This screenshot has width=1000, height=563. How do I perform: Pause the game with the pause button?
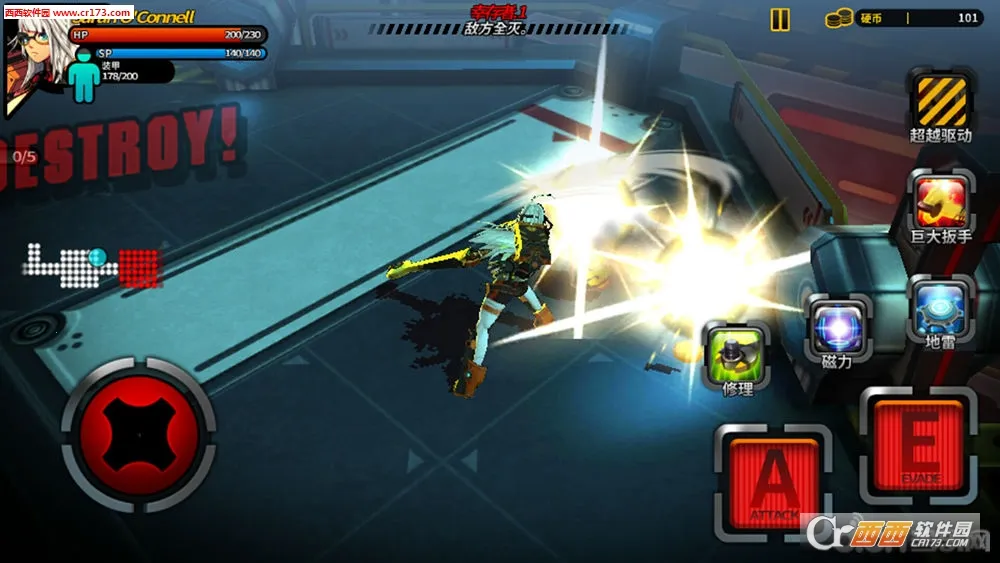tap(780, 19)
